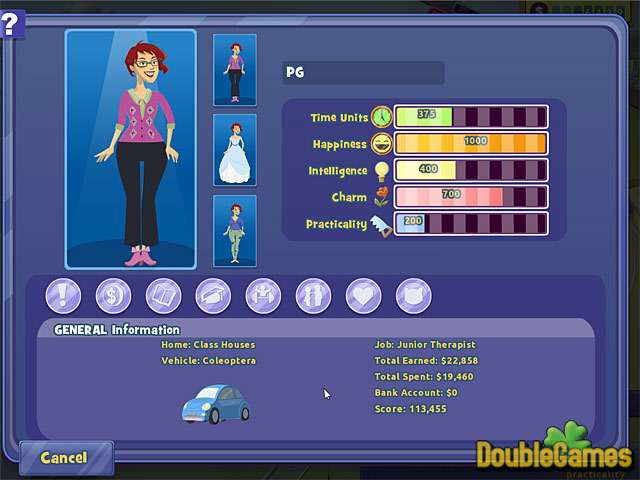Choose the pink top and black pants outfit
Screen dimensions: 640x480
(x=235, y=70)
